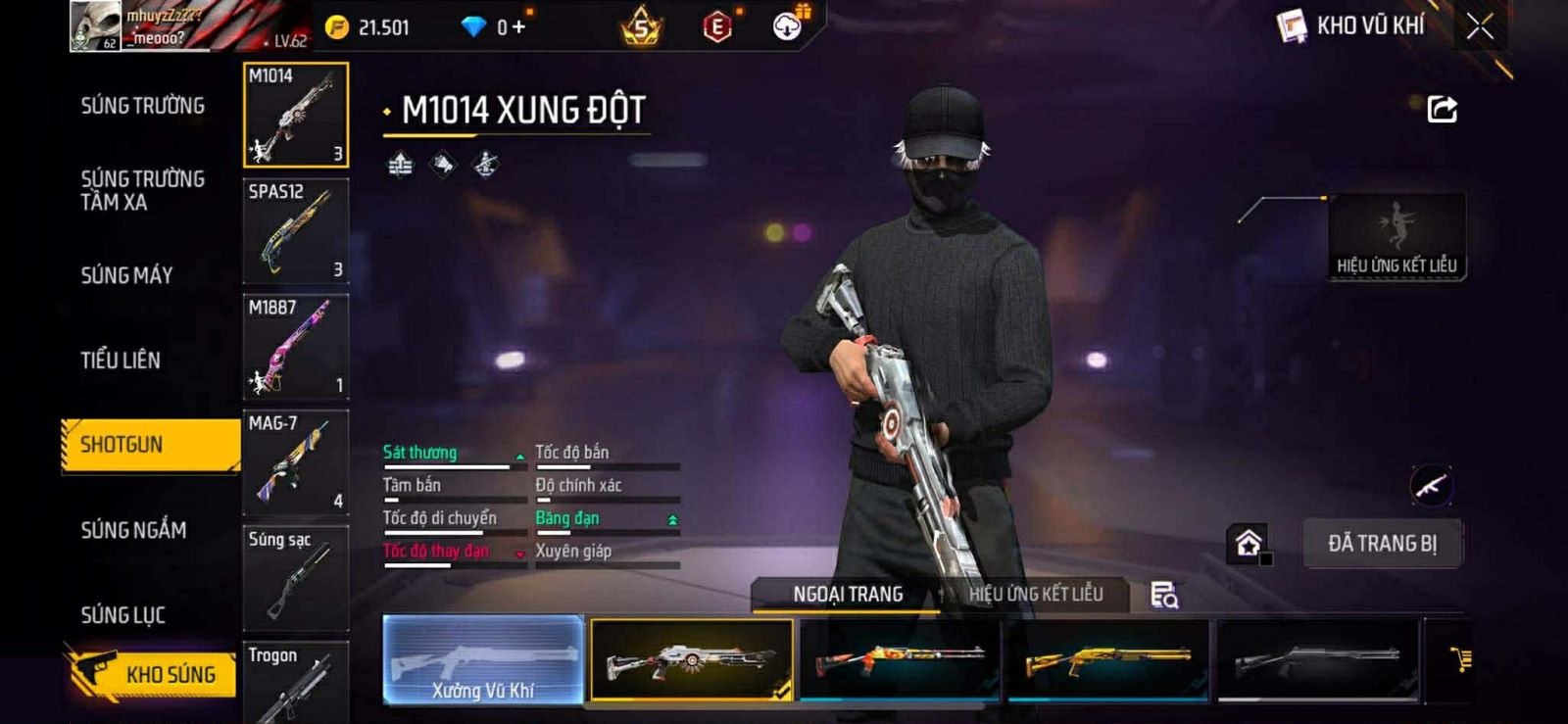The image size is (1568, 724).
Task: Choose the Tiểu Liên category
Action: (121, 361)
